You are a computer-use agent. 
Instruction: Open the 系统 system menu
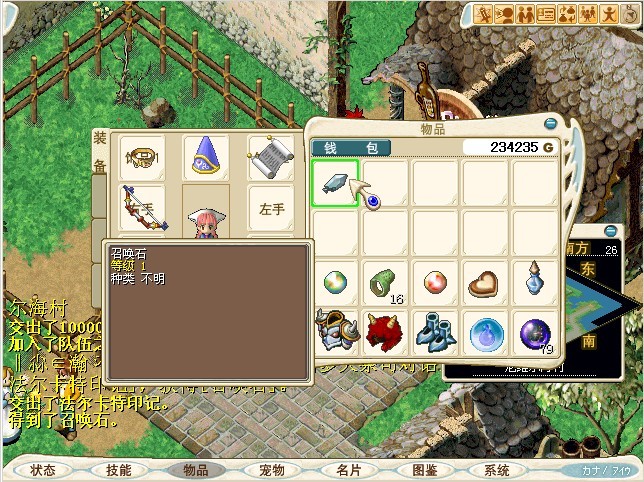(497, 469)
